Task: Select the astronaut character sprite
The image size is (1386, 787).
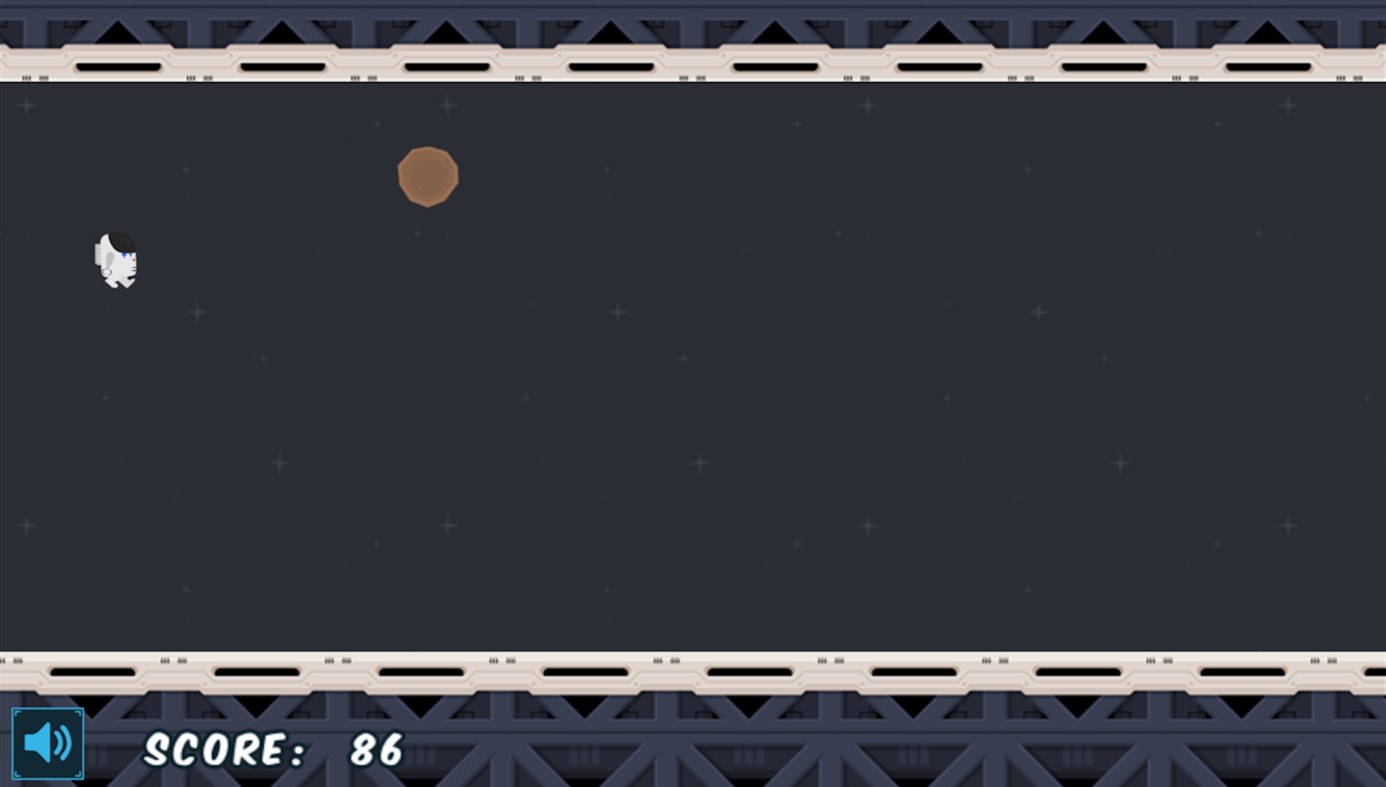Action: pos(114,261)
